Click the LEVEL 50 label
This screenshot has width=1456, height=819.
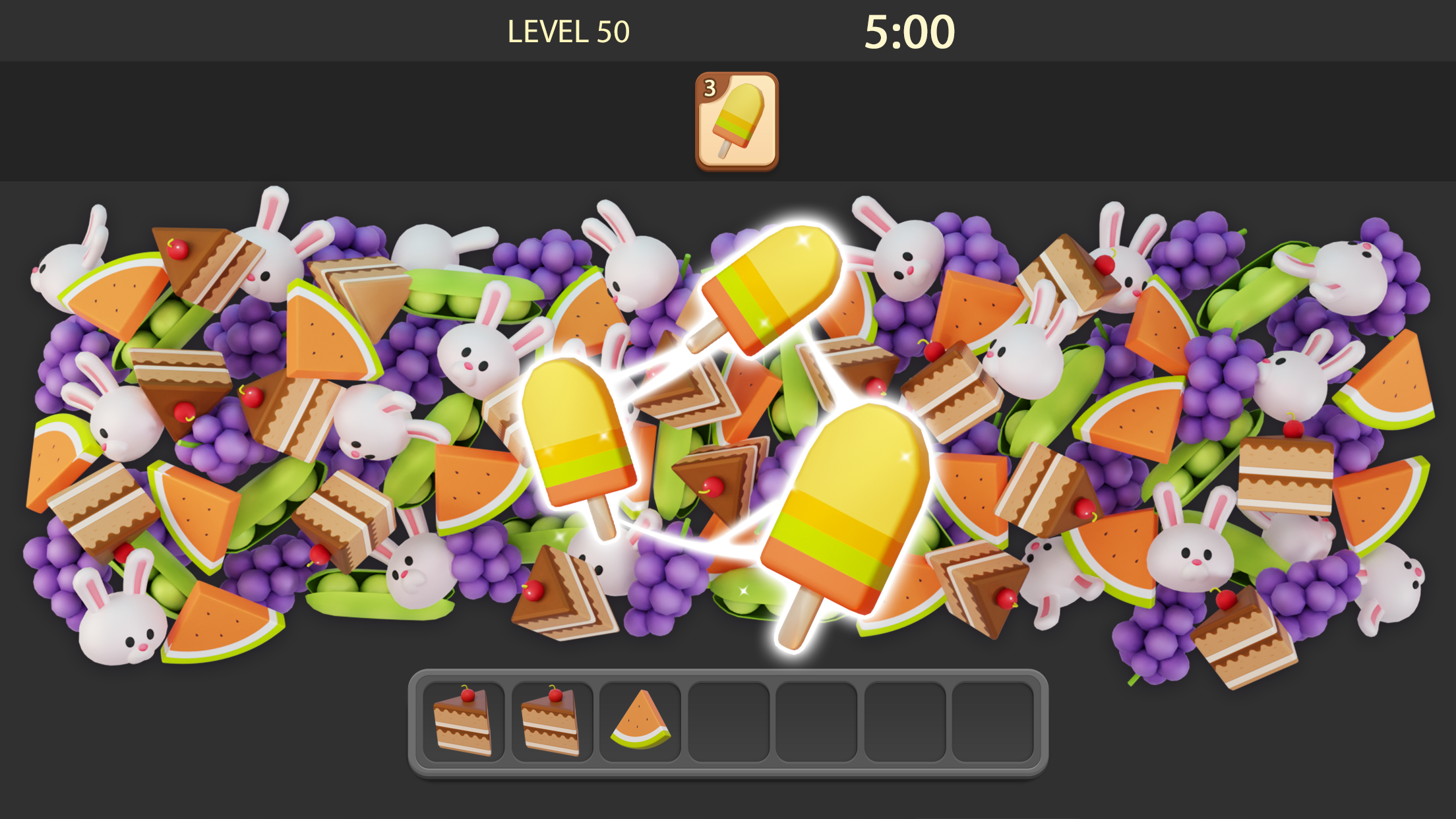[568, 30]
